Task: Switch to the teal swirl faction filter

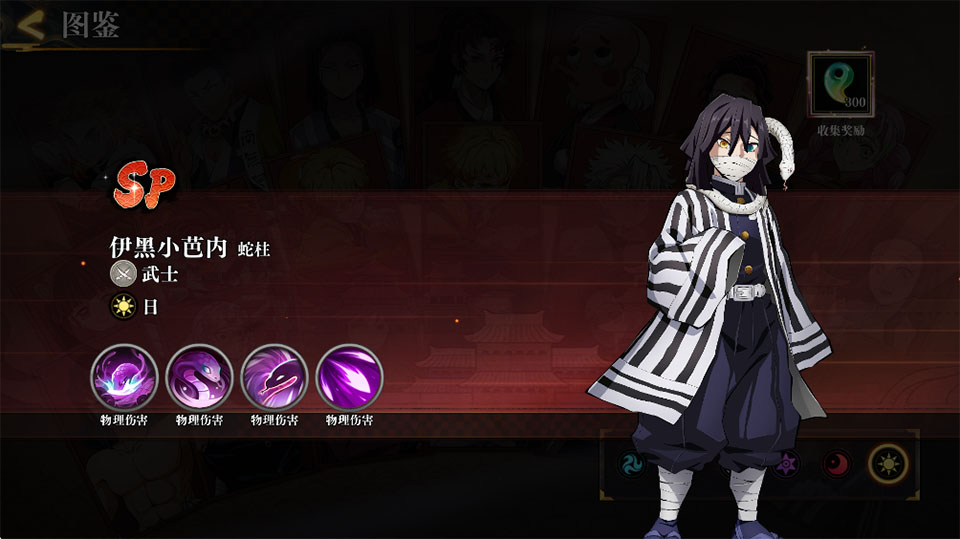Action: point(632,464)
